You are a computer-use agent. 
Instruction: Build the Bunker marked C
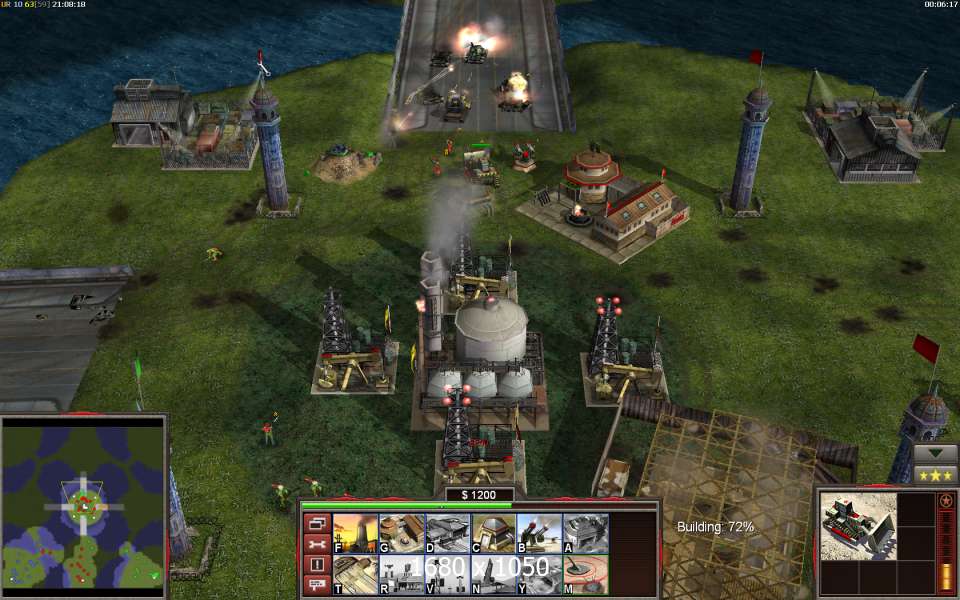pyautogui.click(x=493, y=533)
